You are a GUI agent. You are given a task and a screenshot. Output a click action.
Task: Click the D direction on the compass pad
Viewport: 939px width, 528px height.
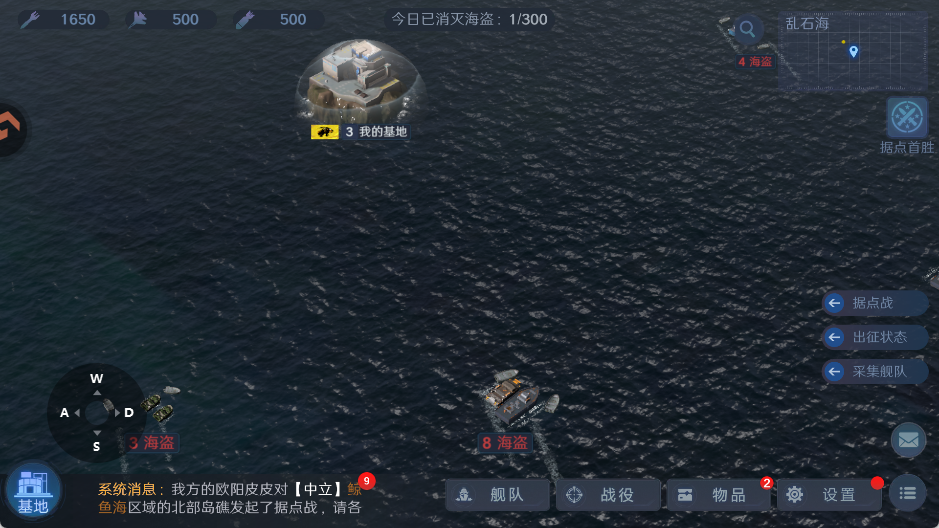pyautogui.click(x=129, y=412)
